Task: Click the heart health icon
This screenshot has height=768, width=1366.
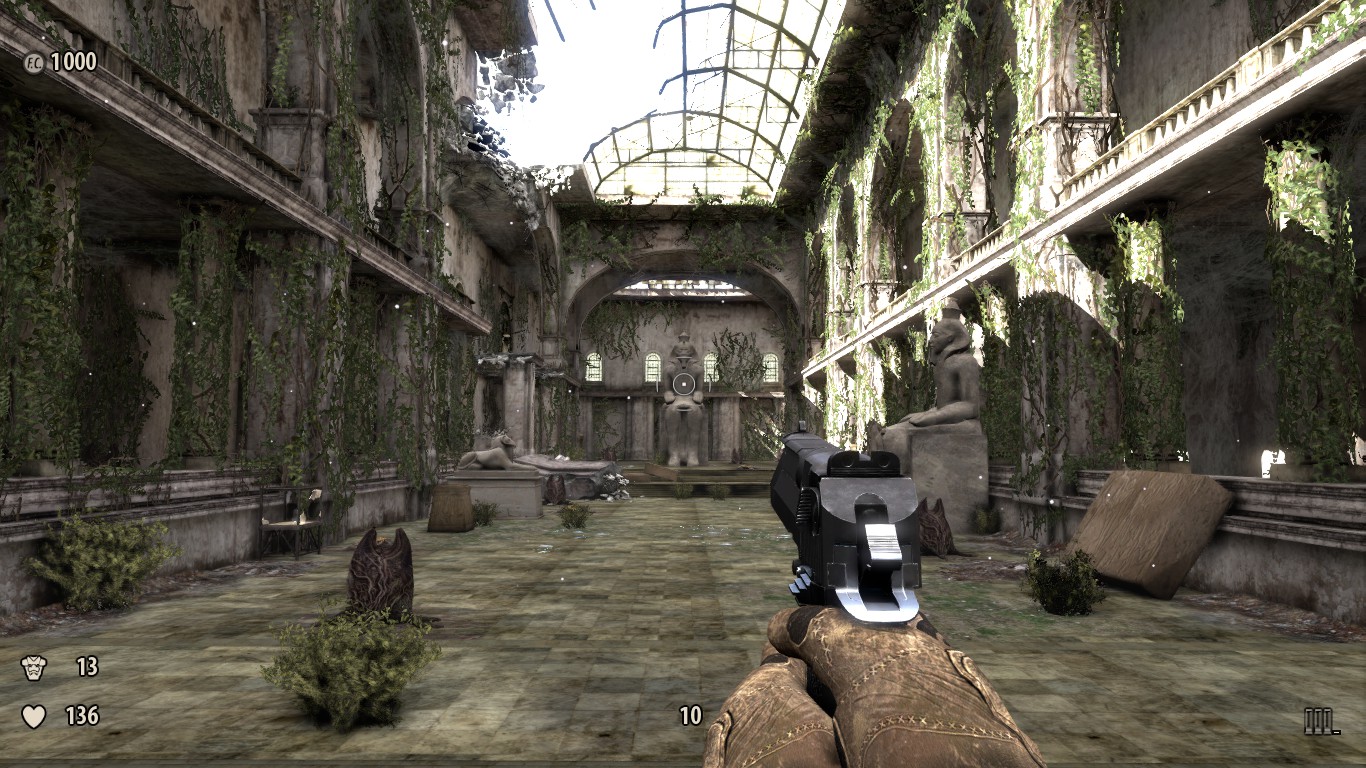Action: tap(32, 716)
